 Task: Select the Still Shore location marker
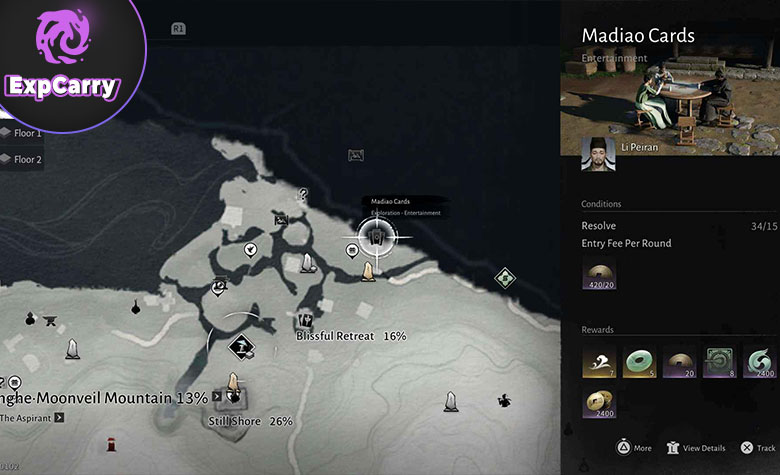tap(234, 396)
